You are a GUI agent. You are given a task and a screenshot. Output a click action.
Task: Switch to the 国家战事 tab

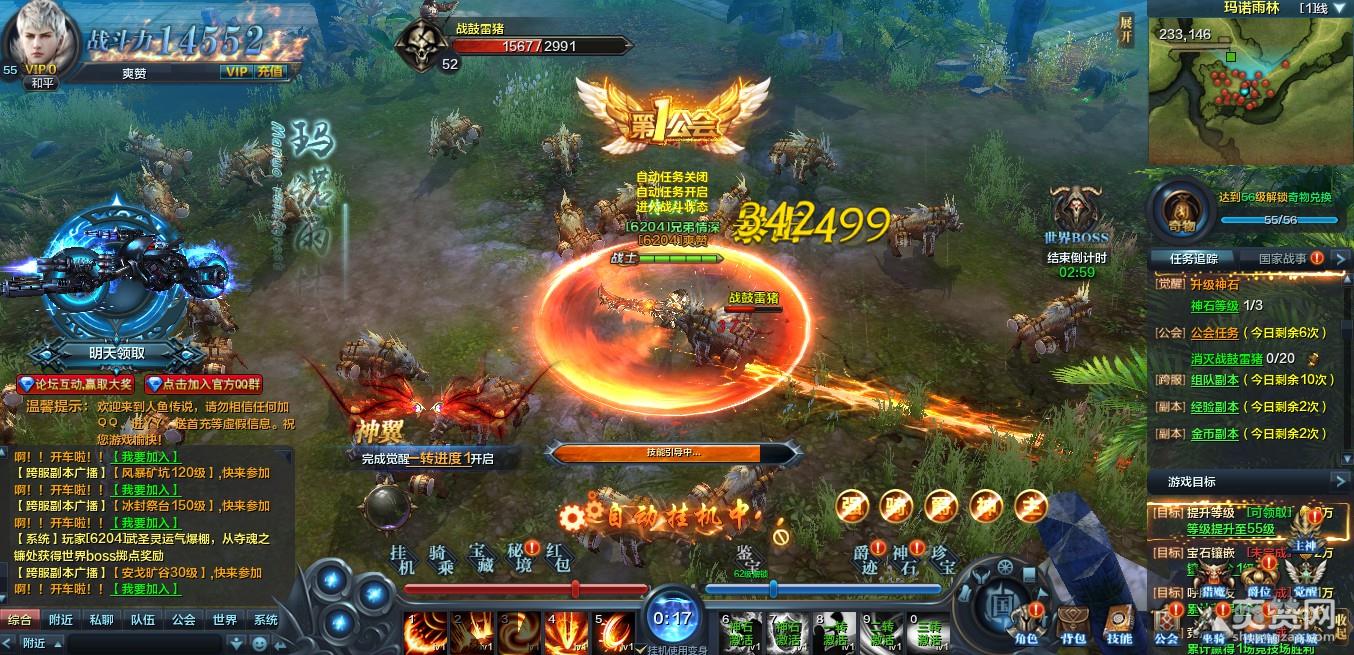pyautogui.click(x=1284, y=258)
